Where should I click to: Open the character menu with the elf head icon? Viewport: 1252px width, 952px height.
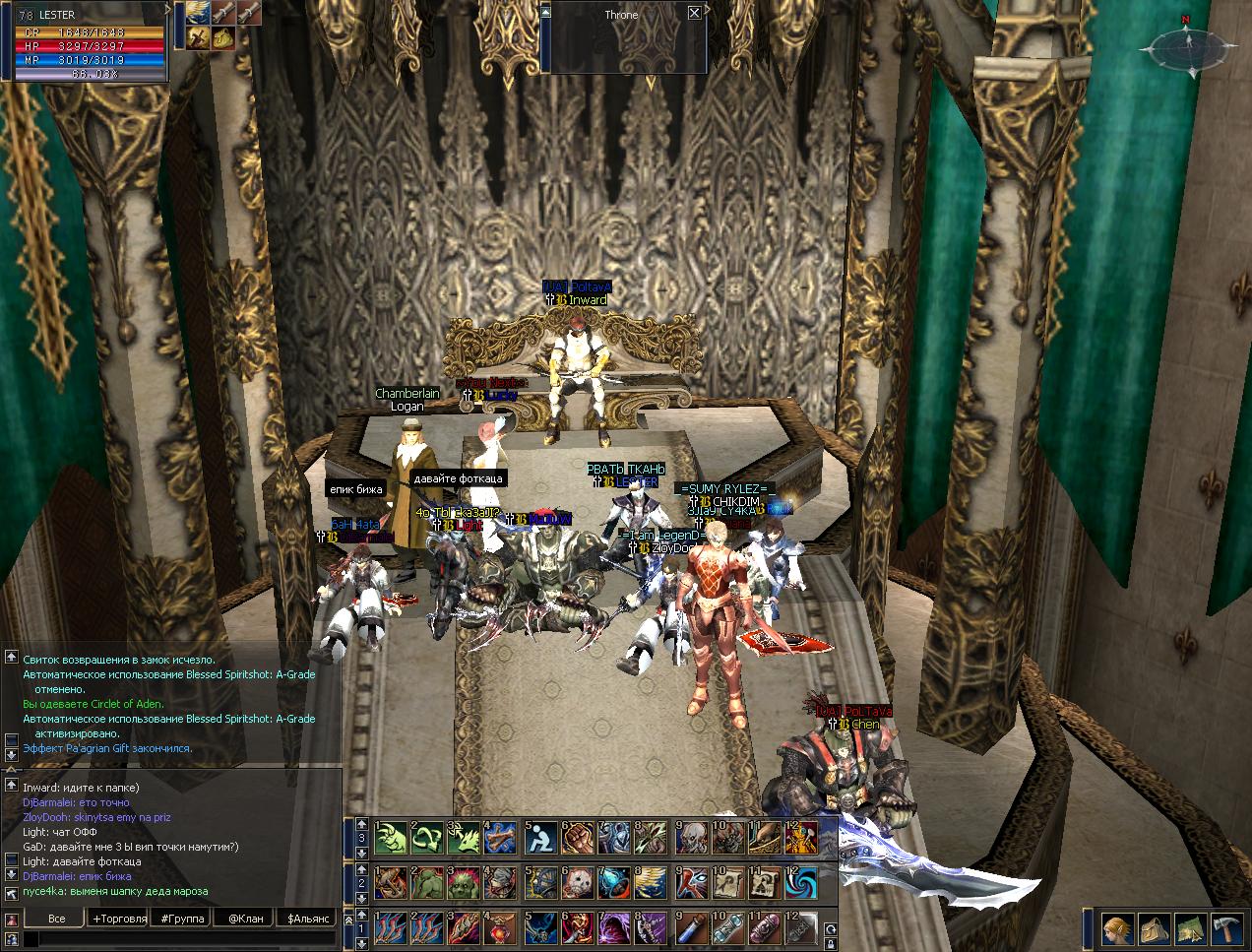click(1115, 928)
